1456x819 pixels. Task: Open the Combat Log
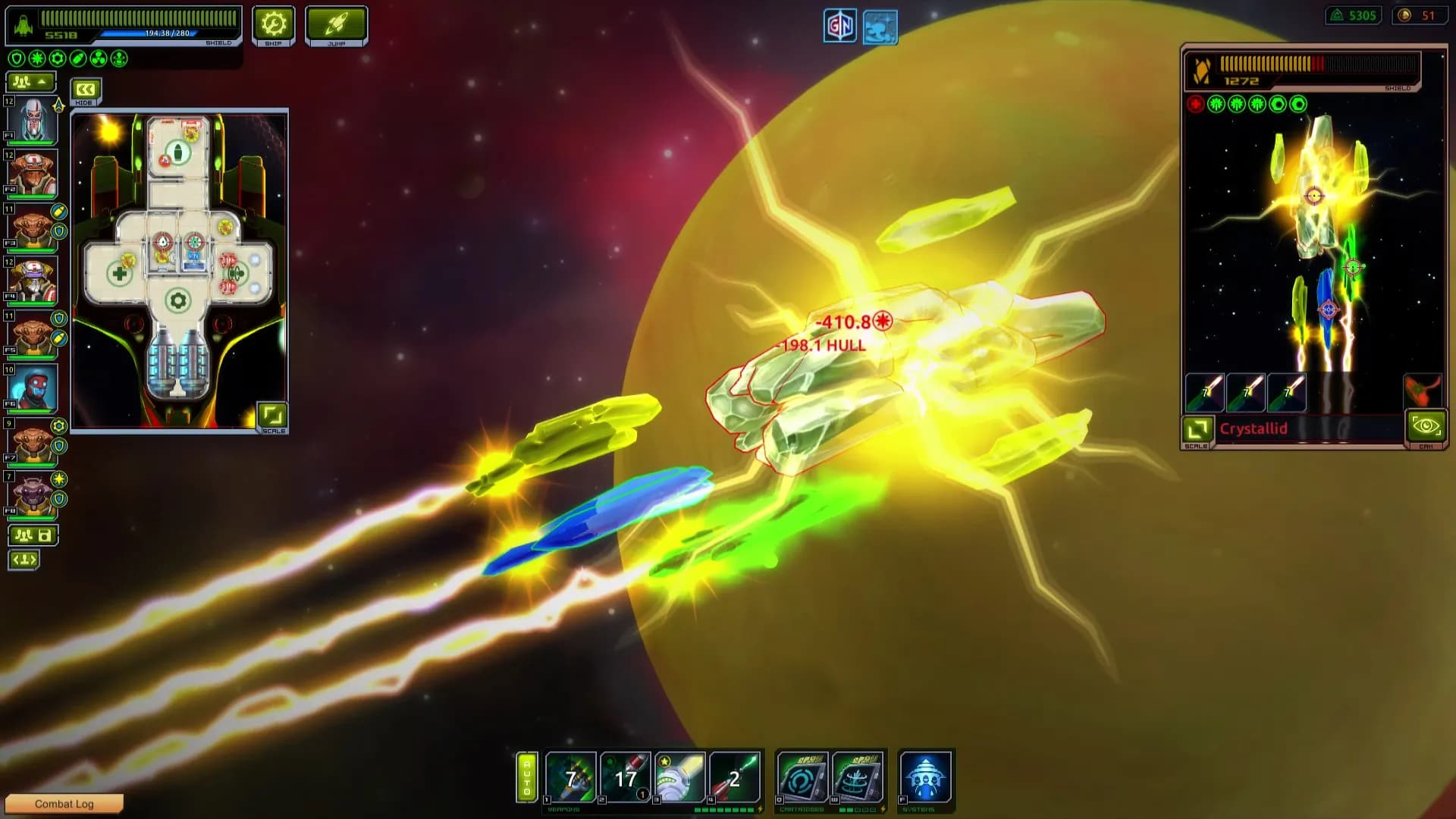click(x=64, y=804)
